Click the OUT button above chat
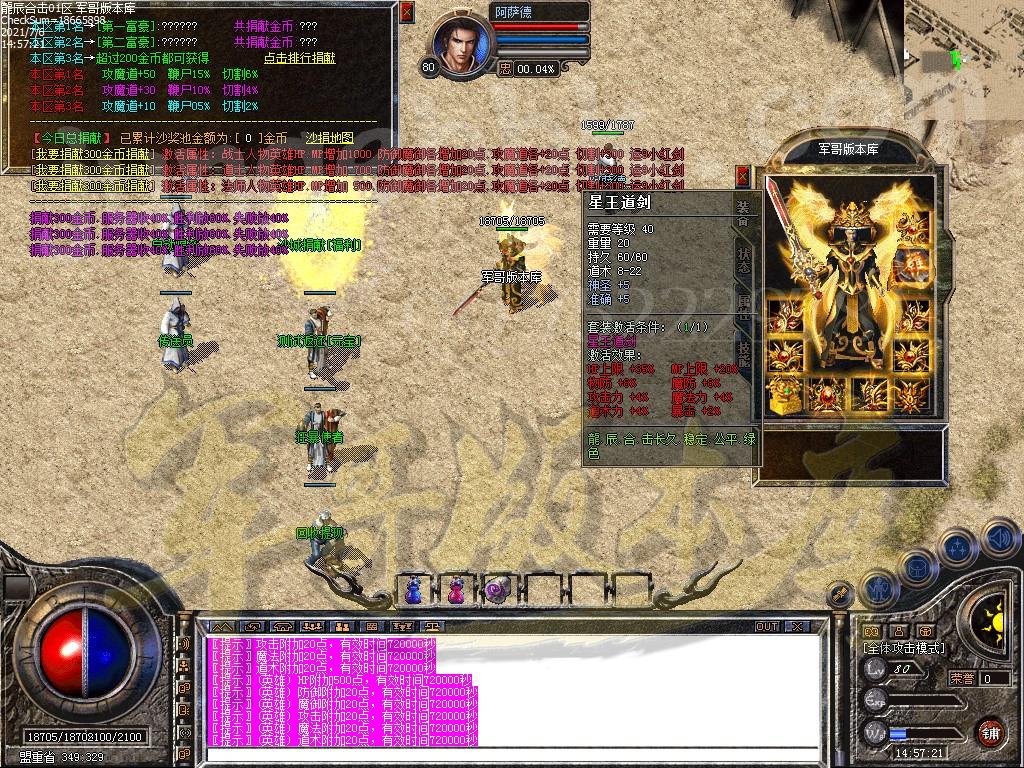 [x=767, y=626]
